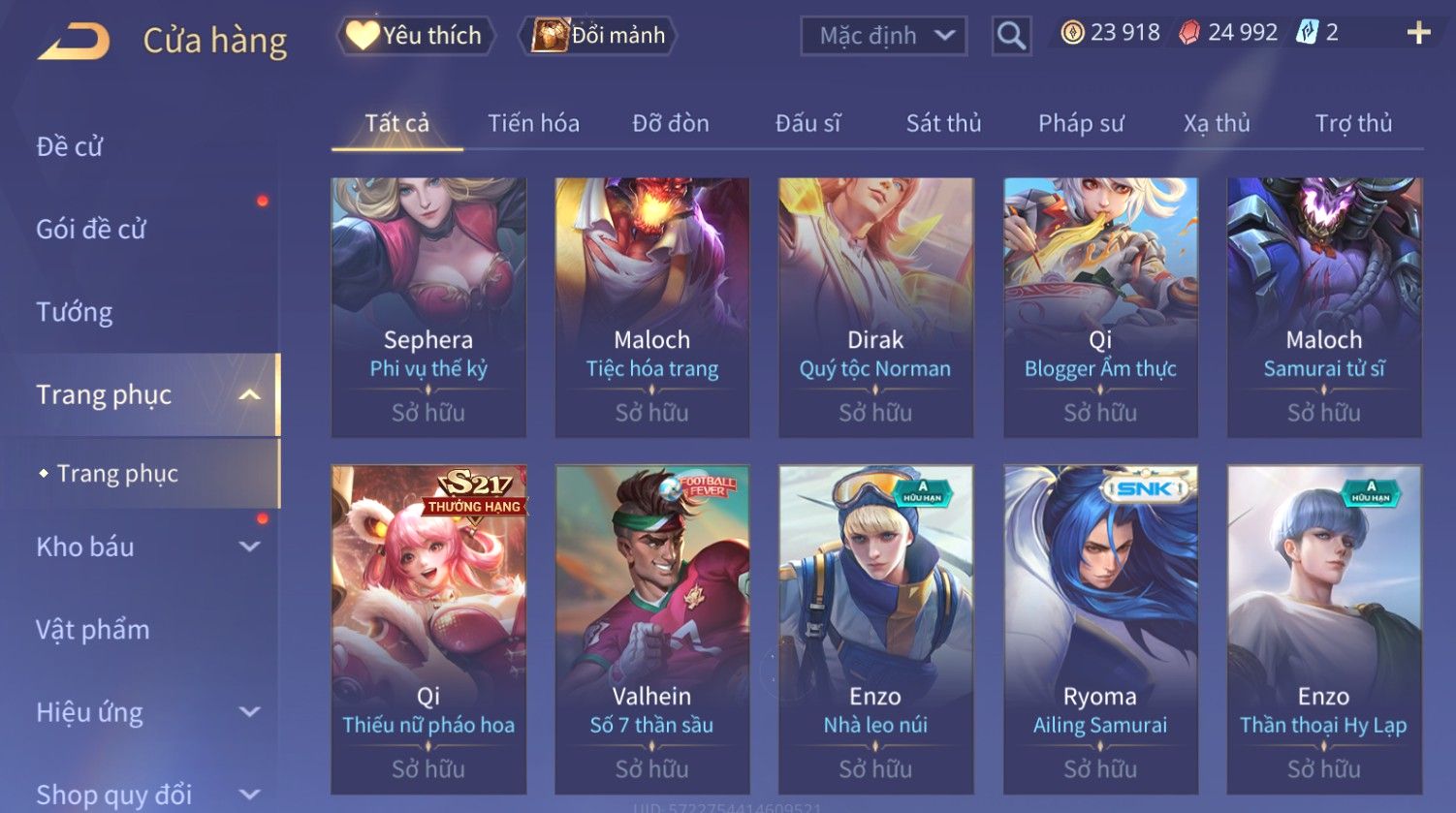
Task: Open the Vật phẩm items section
Action: [x=93, y=630]
